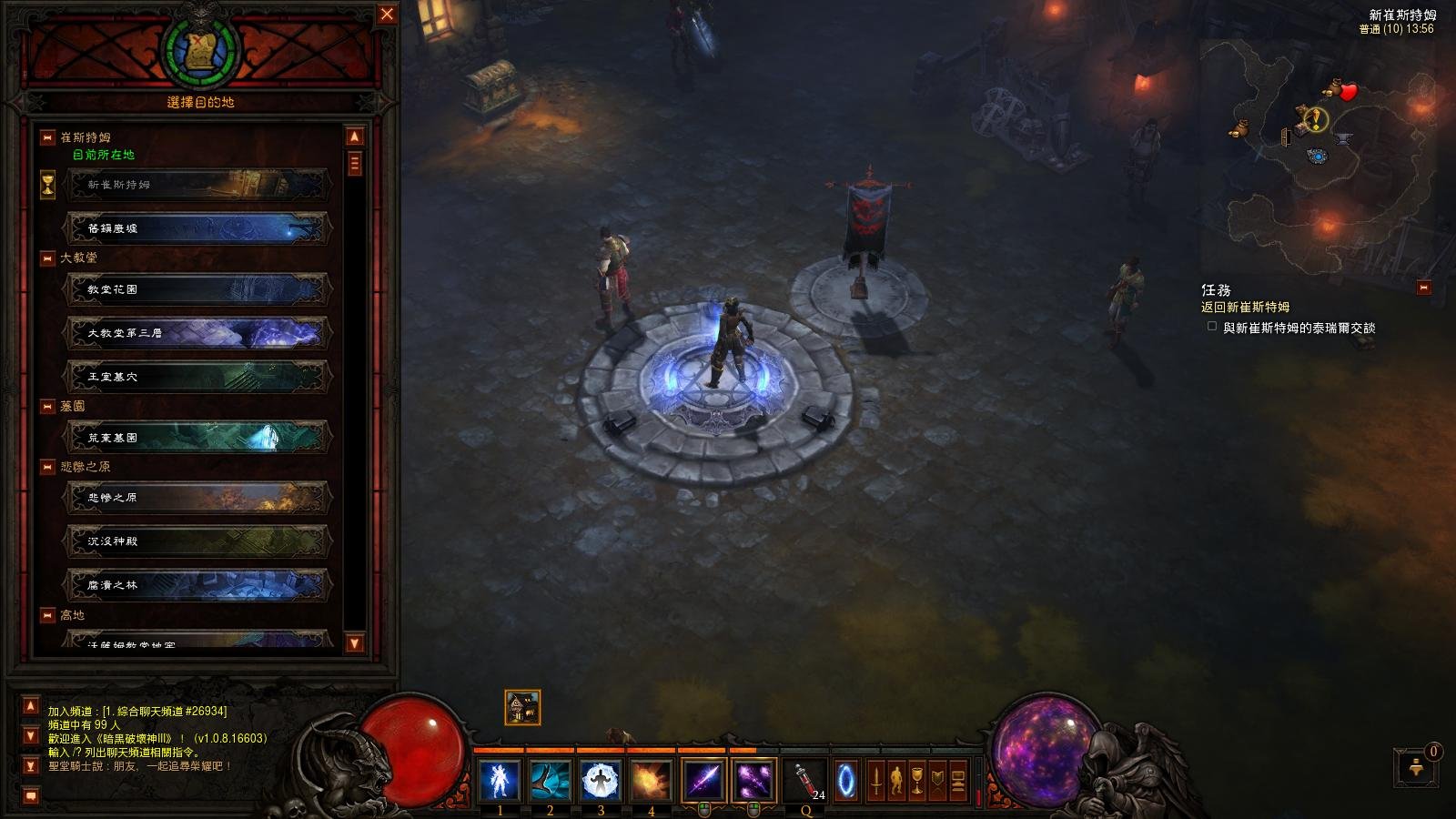Screen dimensions: 1456x819
Task: Collapse the 墓園 waypoint group
Action: (47, 407)
